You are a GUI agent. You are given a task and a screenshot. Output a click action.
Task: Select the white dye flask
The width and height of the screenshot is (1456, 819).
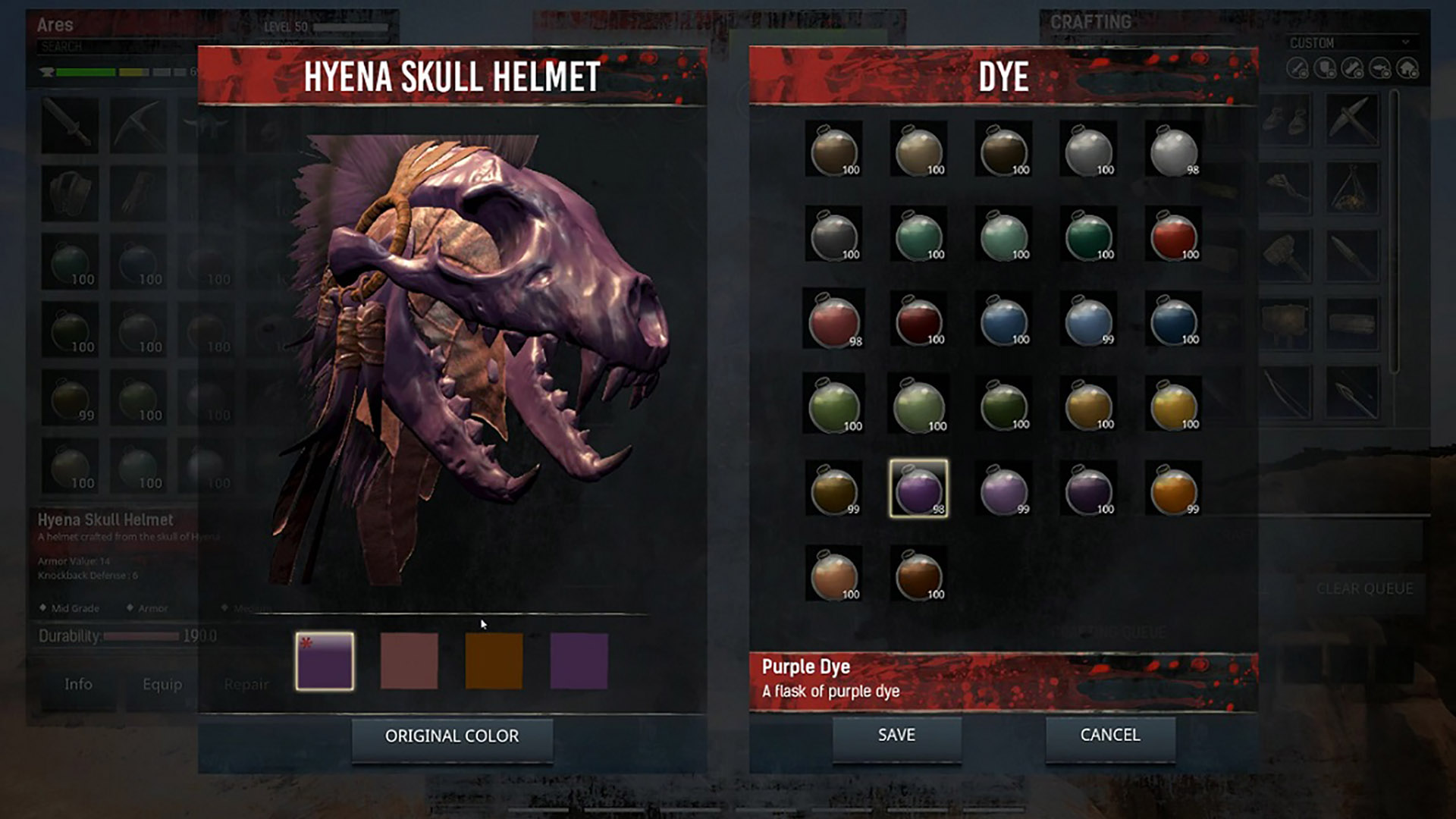[x=1173, y=150]
